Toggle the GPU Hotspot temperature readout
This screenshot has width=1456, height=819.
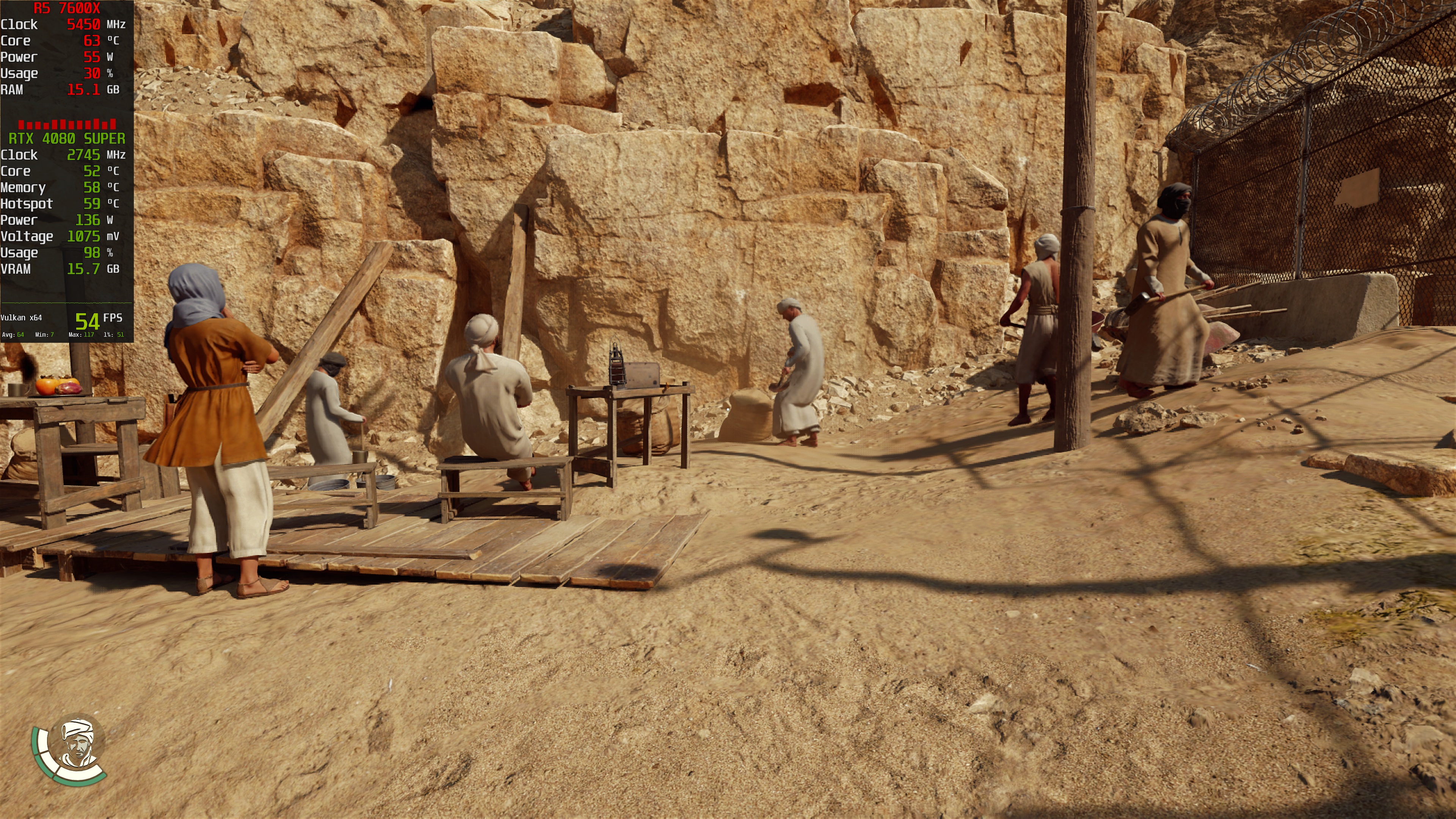pyautogui.click(x=62, y=204)
